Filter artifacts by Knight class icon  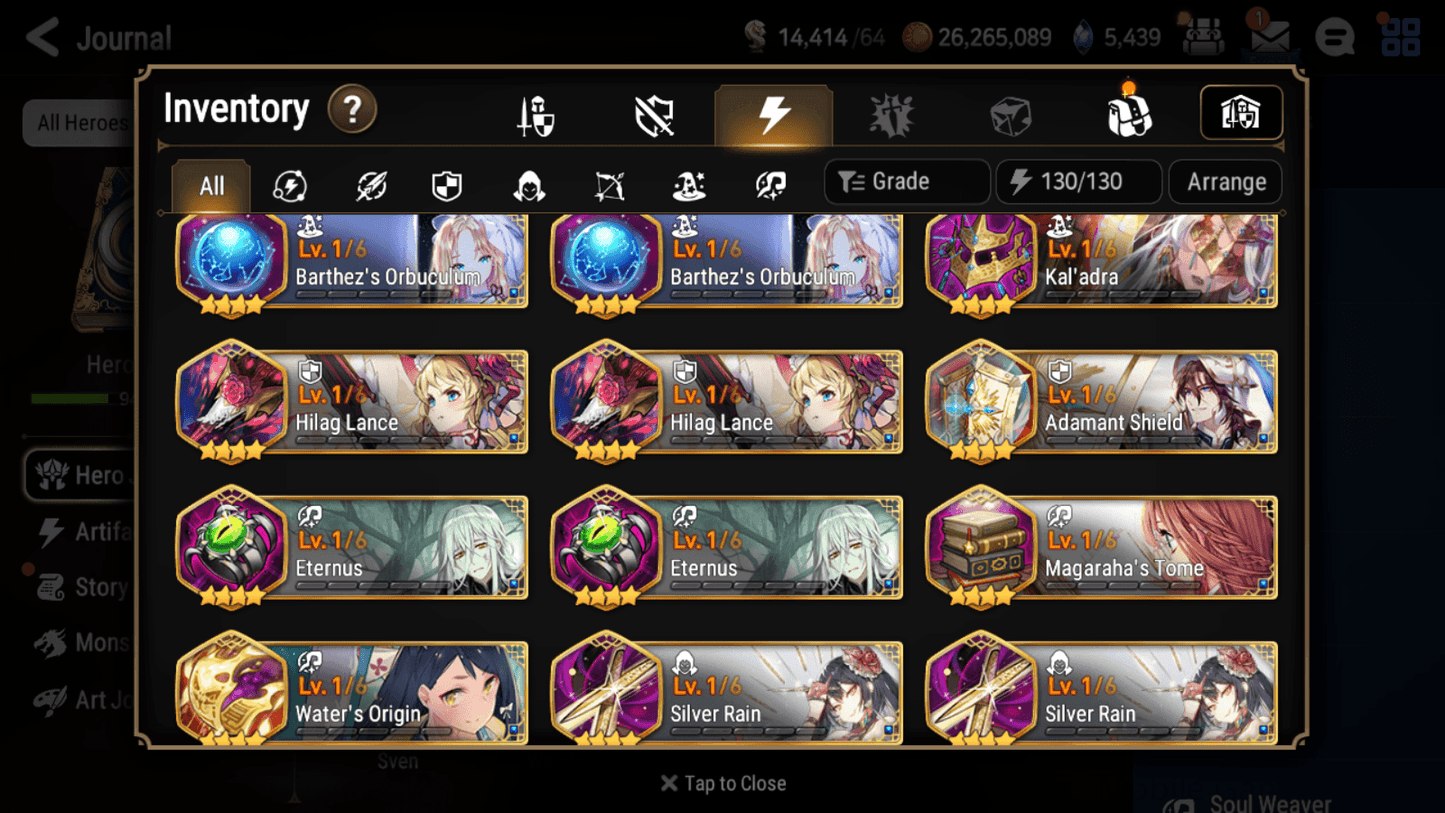click(x=448, y=183)
